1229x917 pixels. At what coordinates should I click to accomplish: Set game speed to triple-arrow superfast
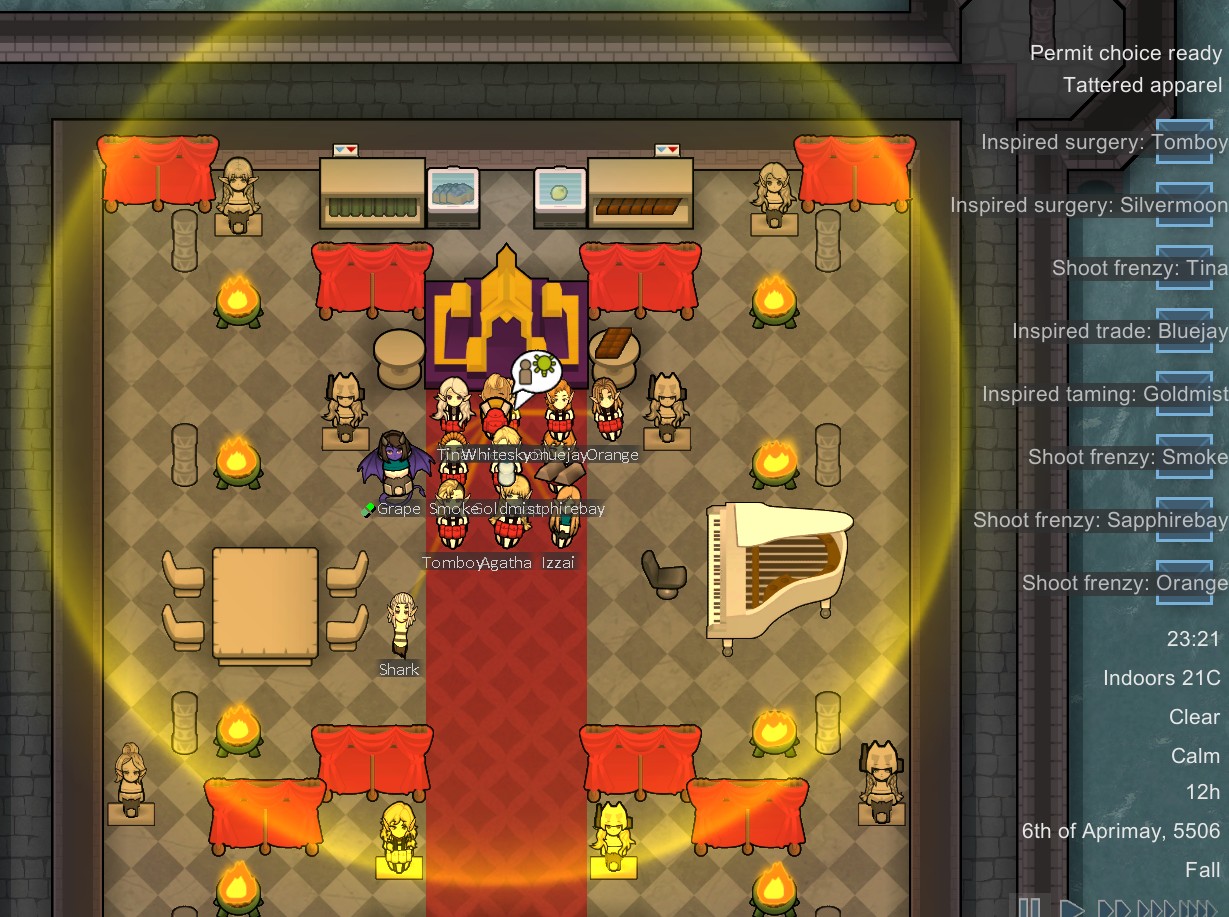(1160, 909)
